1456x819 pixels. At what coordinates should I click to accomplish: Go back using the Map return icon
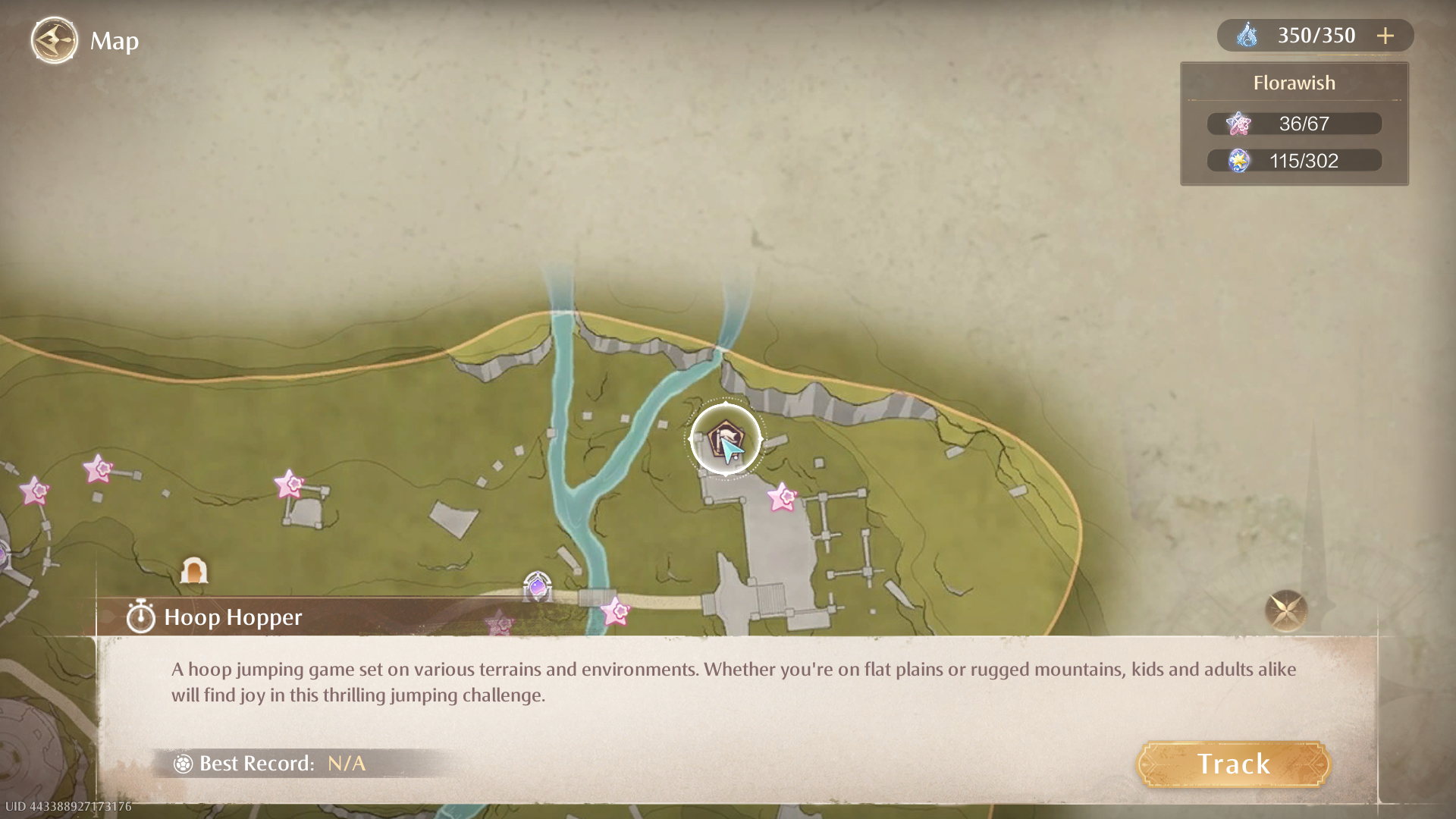(54, 40)
